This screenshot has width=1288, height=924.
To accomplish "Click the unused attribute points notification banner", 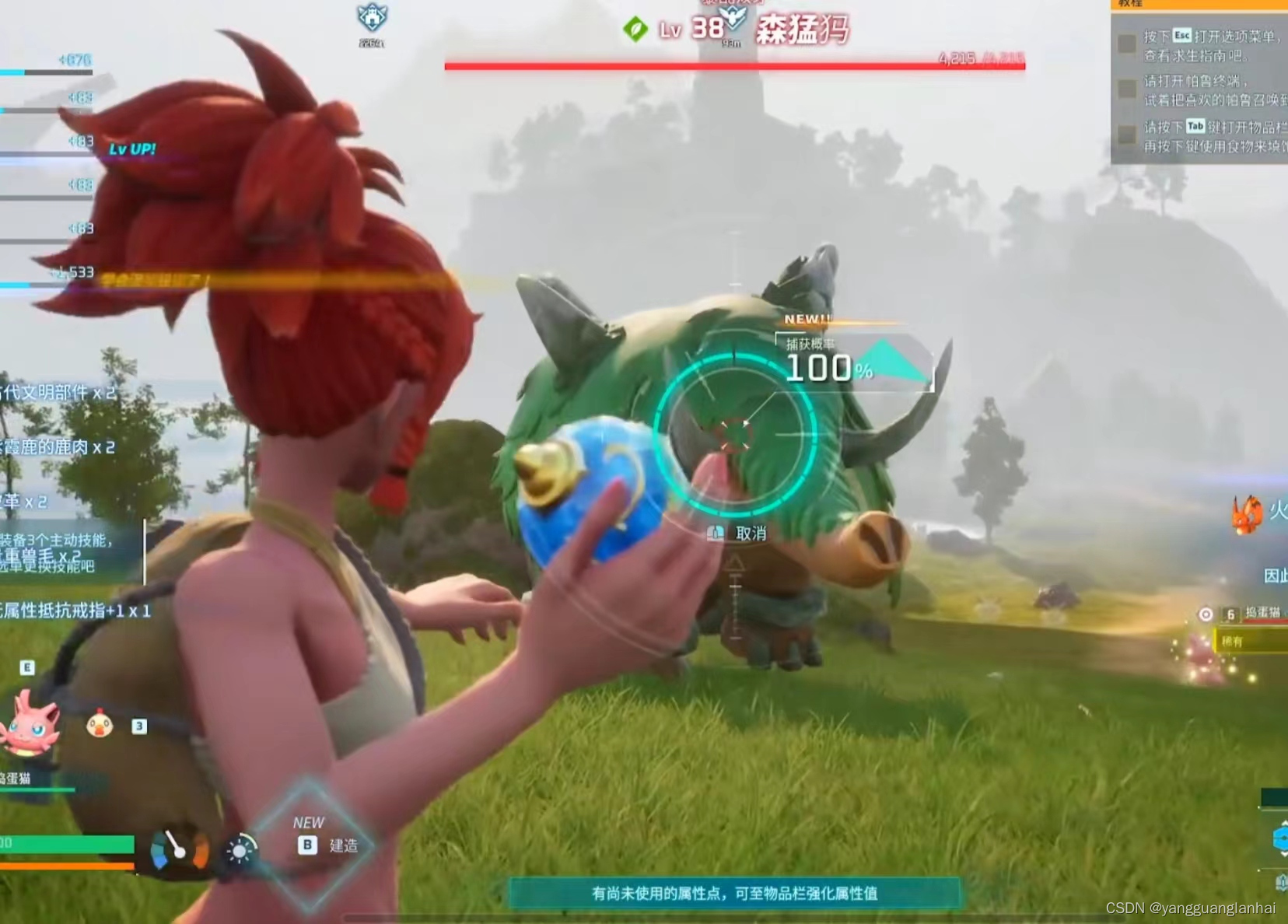I will click(x=734, y=894).
